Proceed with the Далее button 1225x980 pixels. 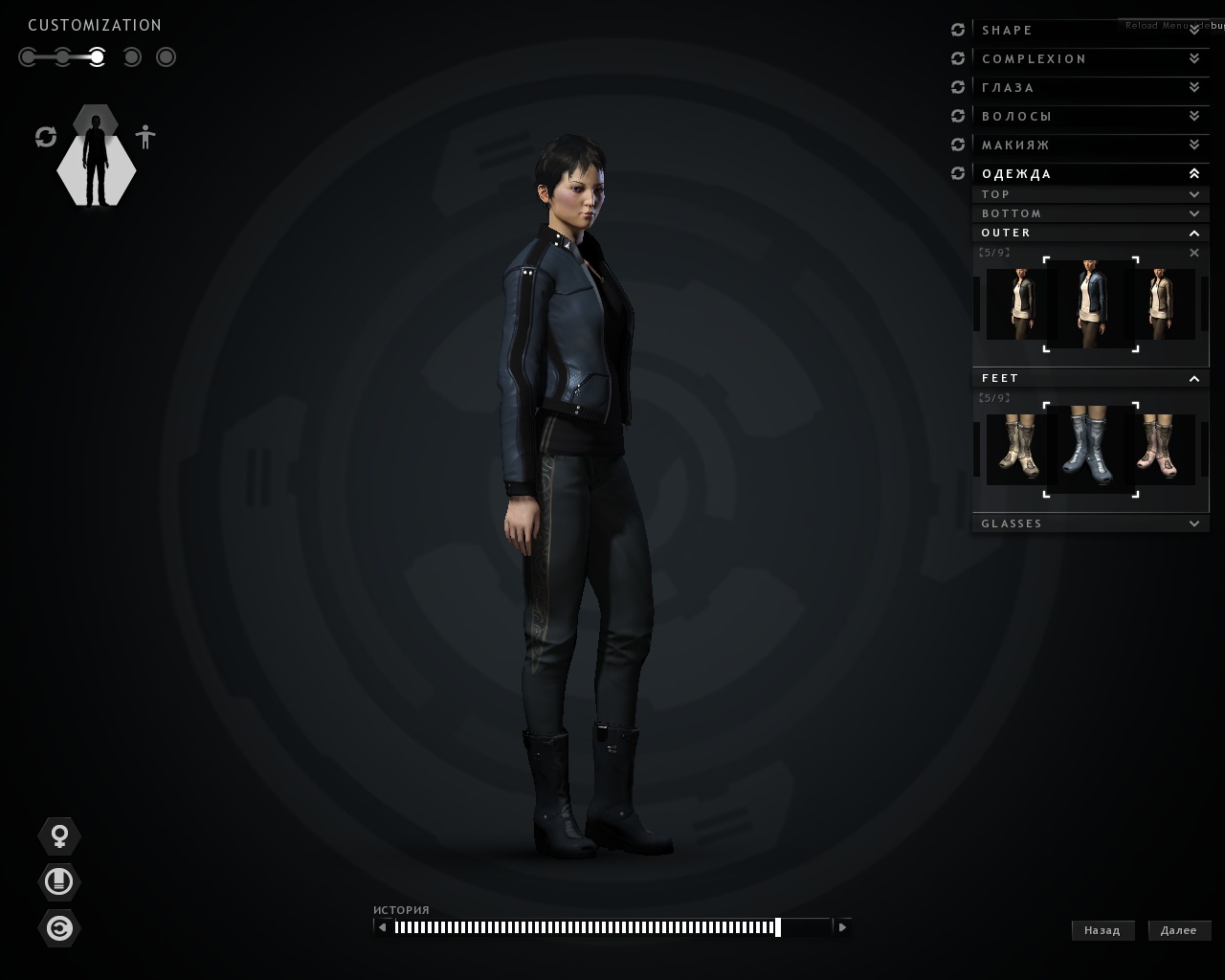click(1179, 930)
